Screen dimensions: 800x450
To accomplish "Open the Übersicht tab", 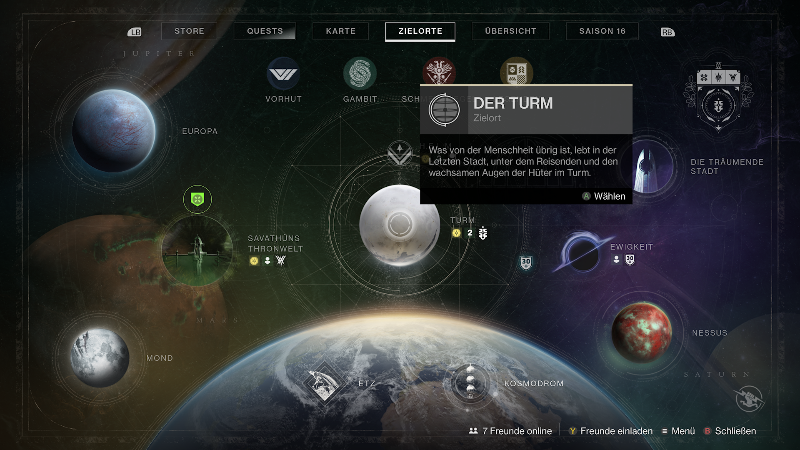I will coord(511,31).
